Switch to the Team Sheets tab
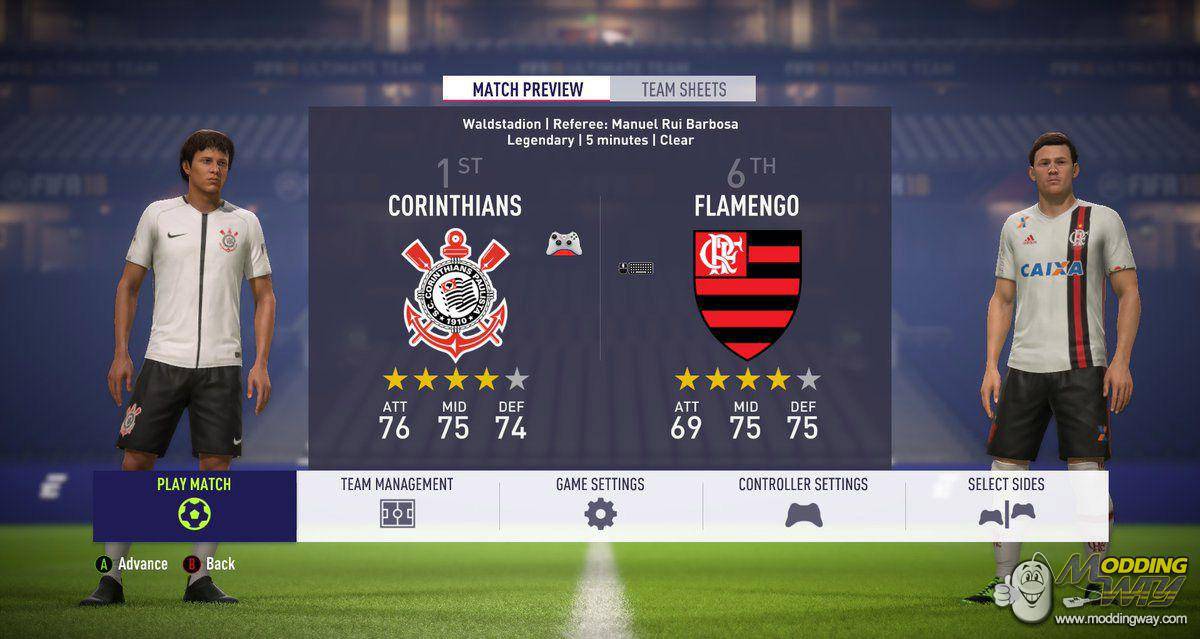Screen dimensions: 1200x639 coord(683,89)
